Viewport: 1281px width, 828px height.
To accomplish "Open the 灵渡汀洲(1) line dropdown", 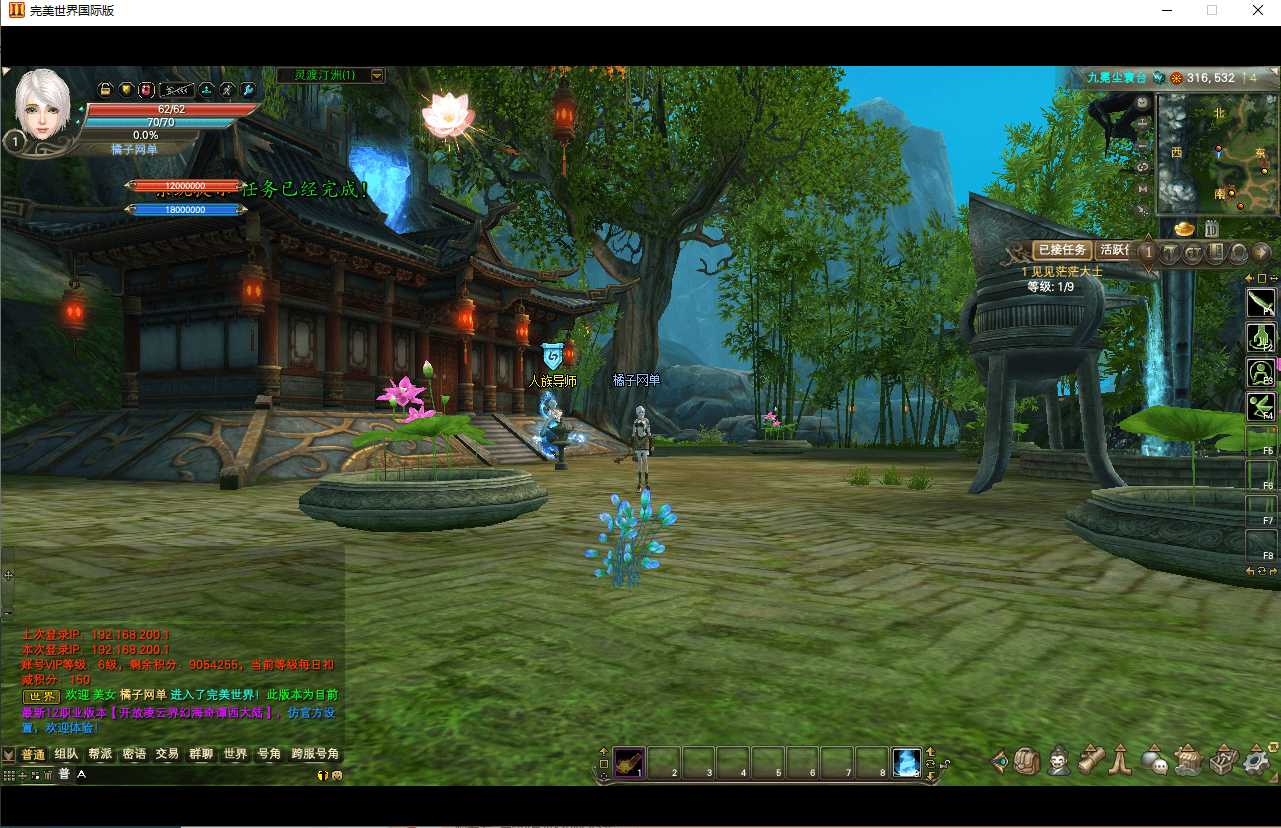I will tap(377, 75).
